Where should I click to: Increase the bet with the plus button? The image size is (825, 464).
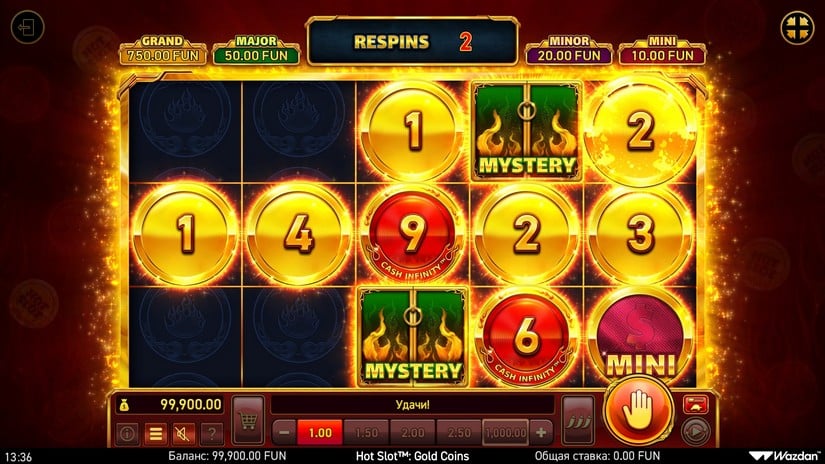(542, 433)
